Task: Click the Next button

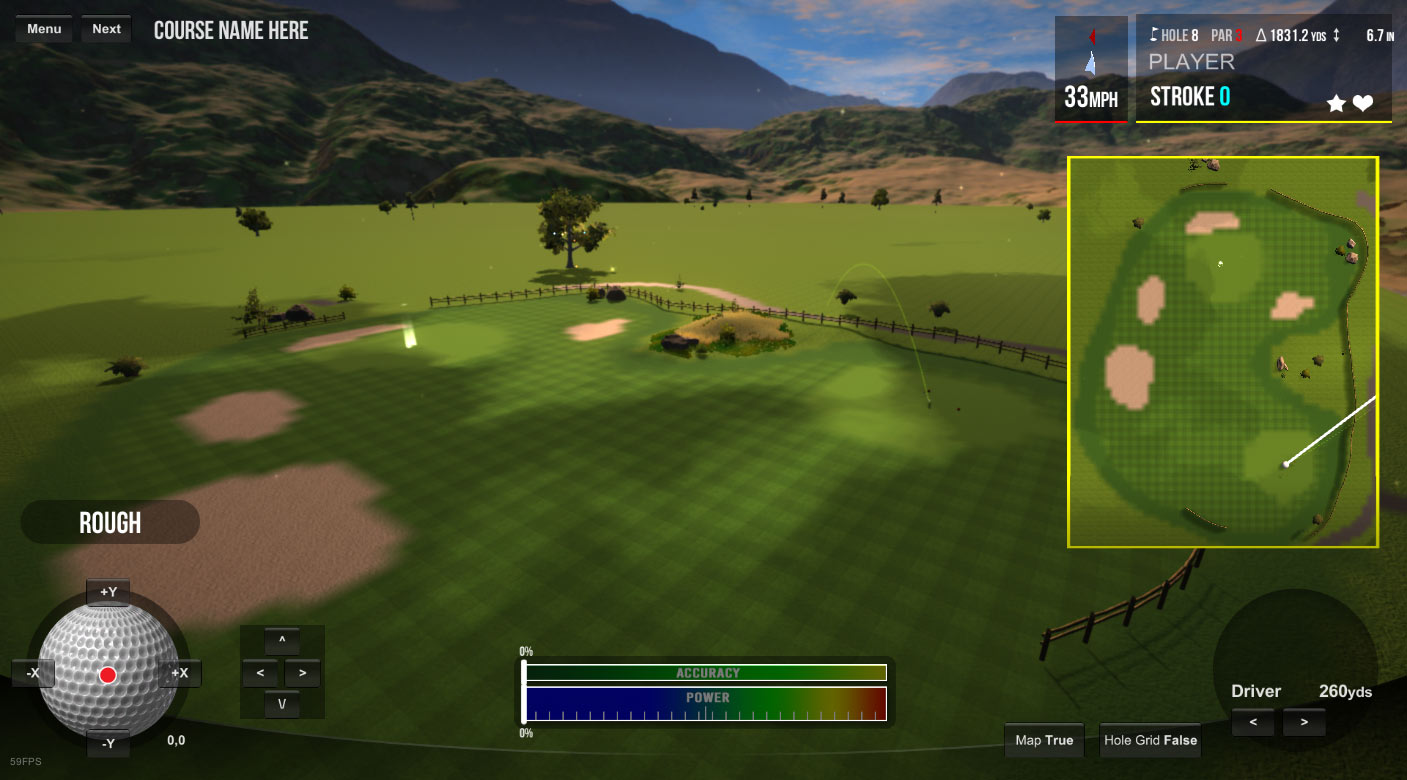Action: 106,29
